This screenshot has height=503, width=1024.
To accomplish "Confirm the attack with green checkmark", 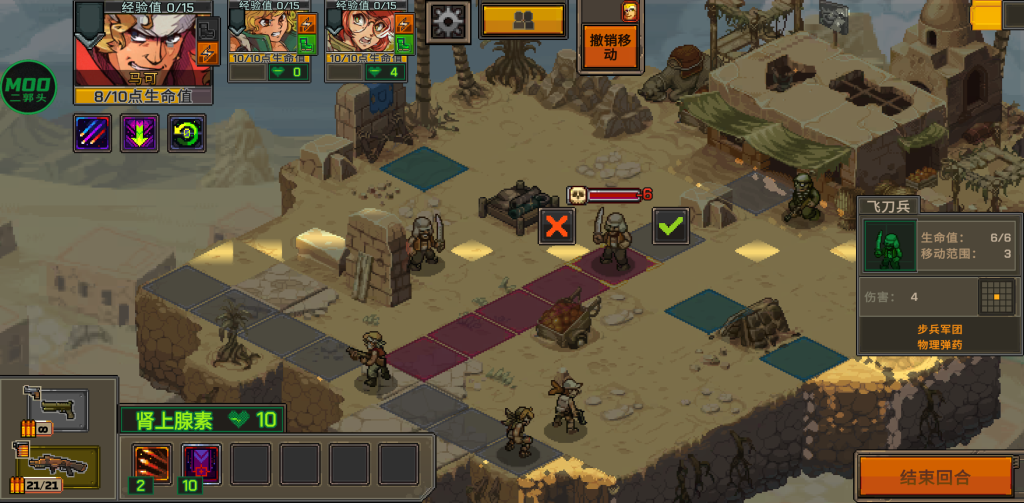I will coord(670,226).
